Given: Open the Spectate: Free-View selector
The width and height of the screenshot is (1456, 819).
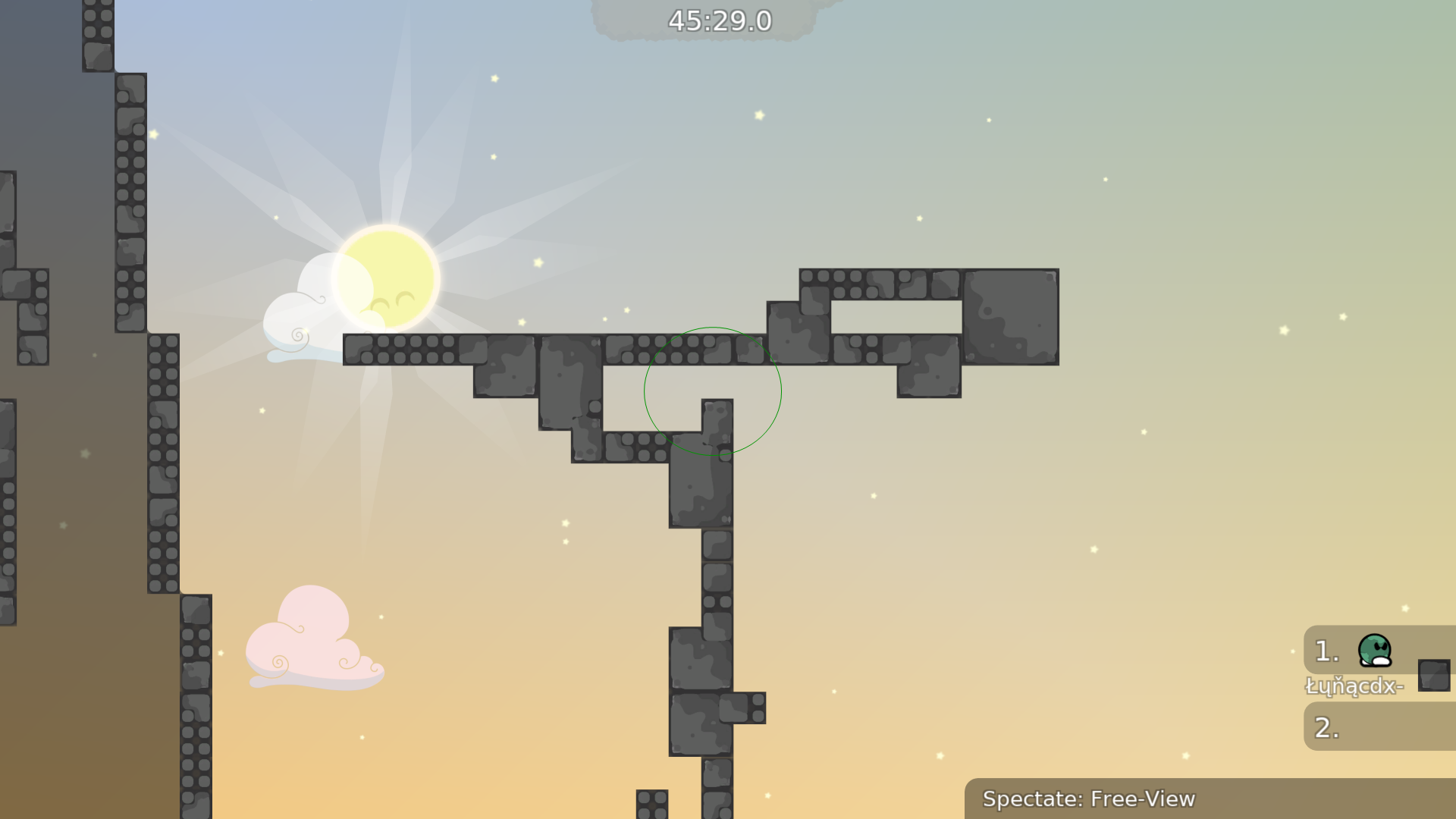Looking at the screenshot, I should pyautogui.click(x=1088, y=799).
